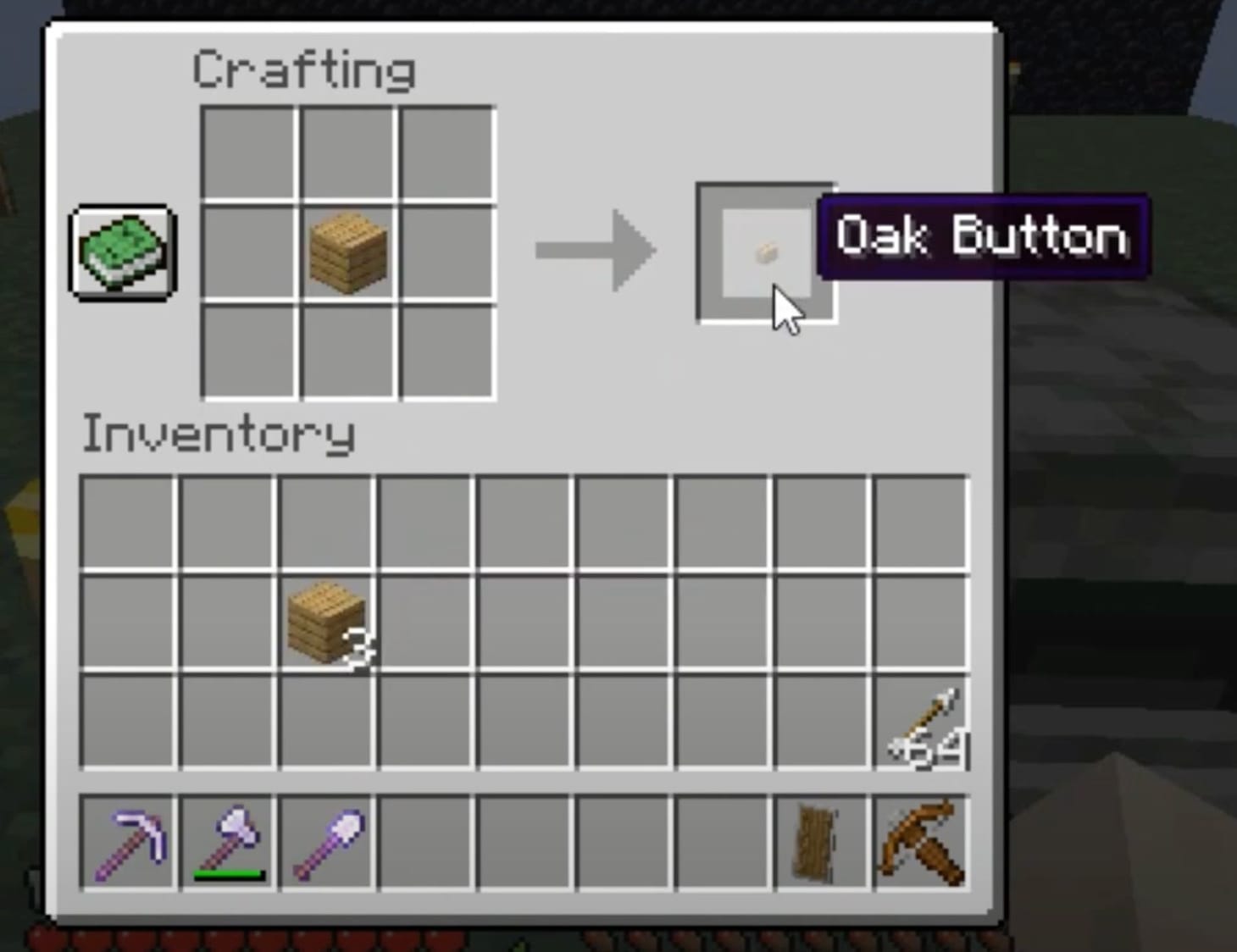Click the center crafting grid slot
Screen dimensions: 1237x952
coord(349,252)
